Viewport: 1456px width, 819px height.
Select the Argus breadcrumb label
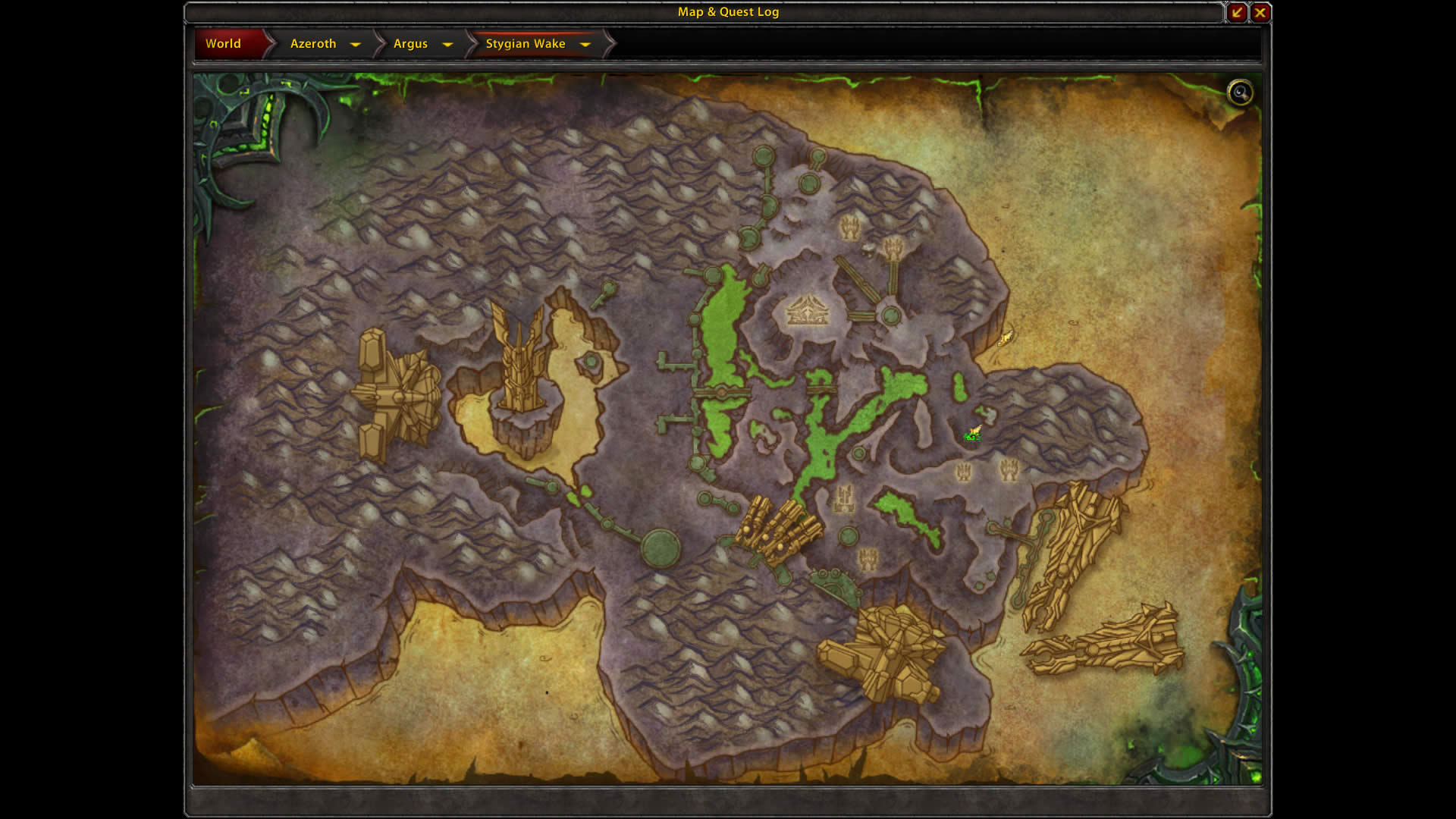pyautogui.click(x=409, y=44)
